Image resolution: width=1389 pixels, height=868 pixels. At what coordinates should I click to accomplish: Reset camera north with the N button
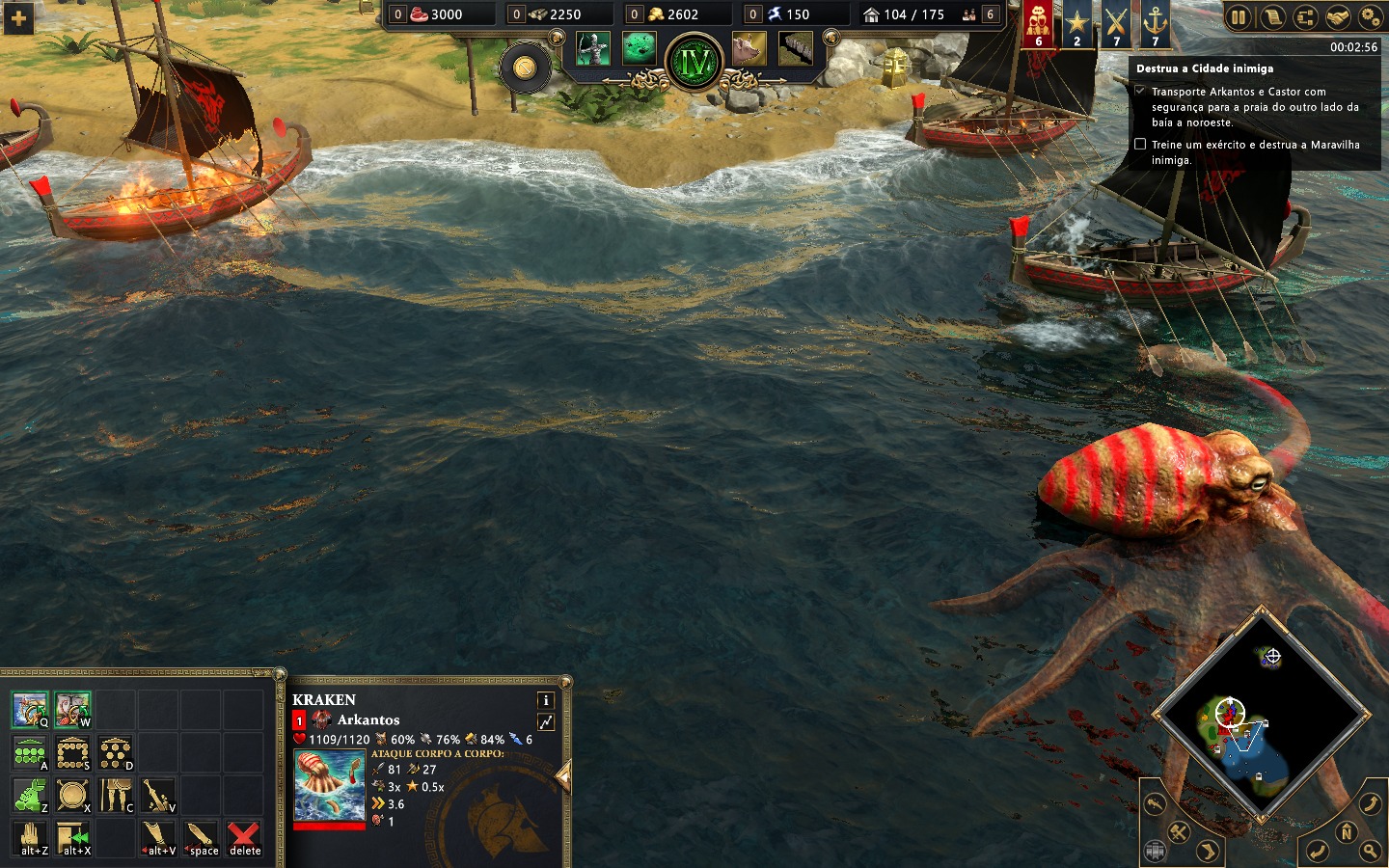pyautogui.click(x=1347, y=832)
